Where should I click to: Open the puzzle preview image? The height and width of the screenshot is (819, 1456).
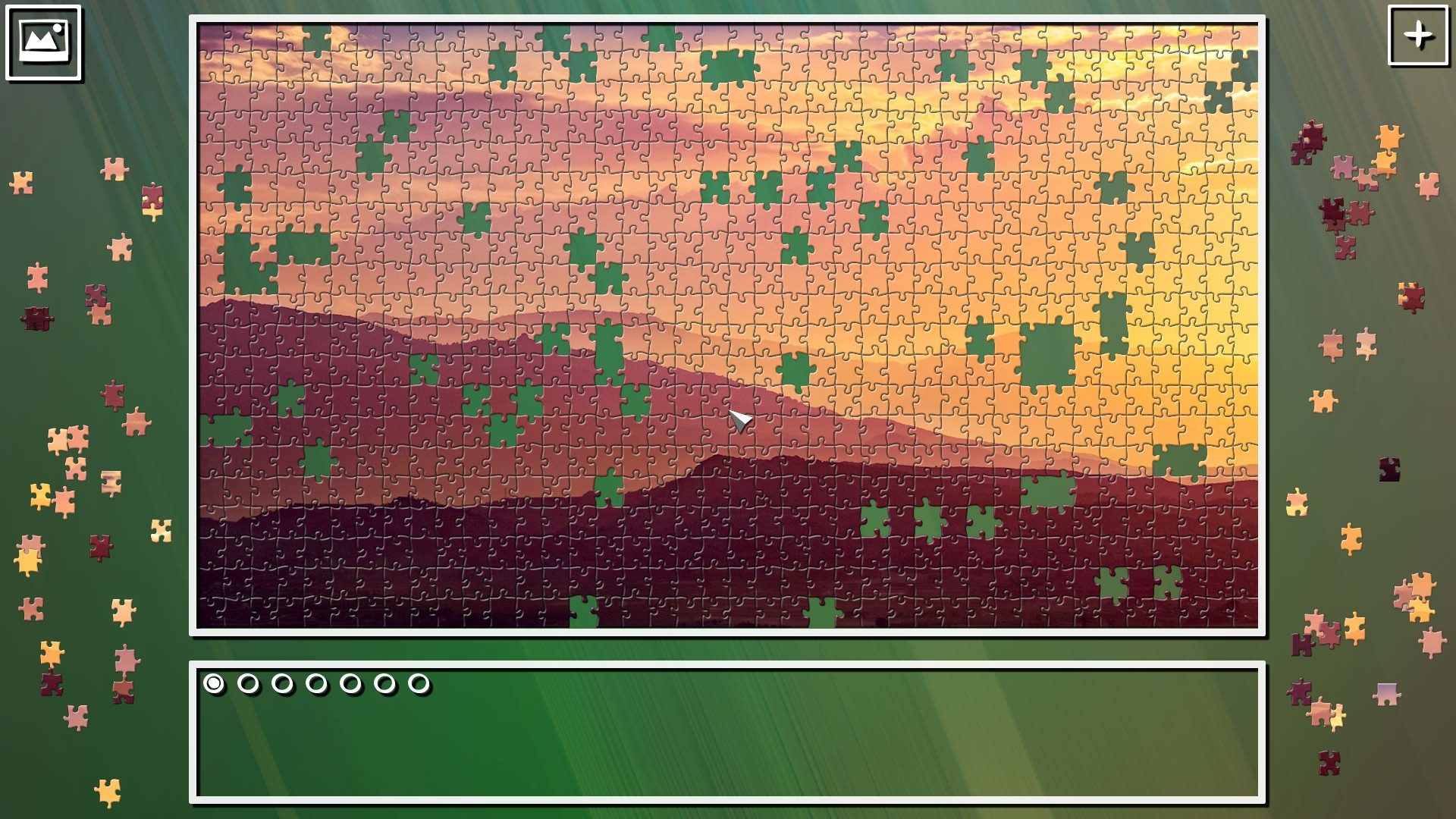click(43, 43)
